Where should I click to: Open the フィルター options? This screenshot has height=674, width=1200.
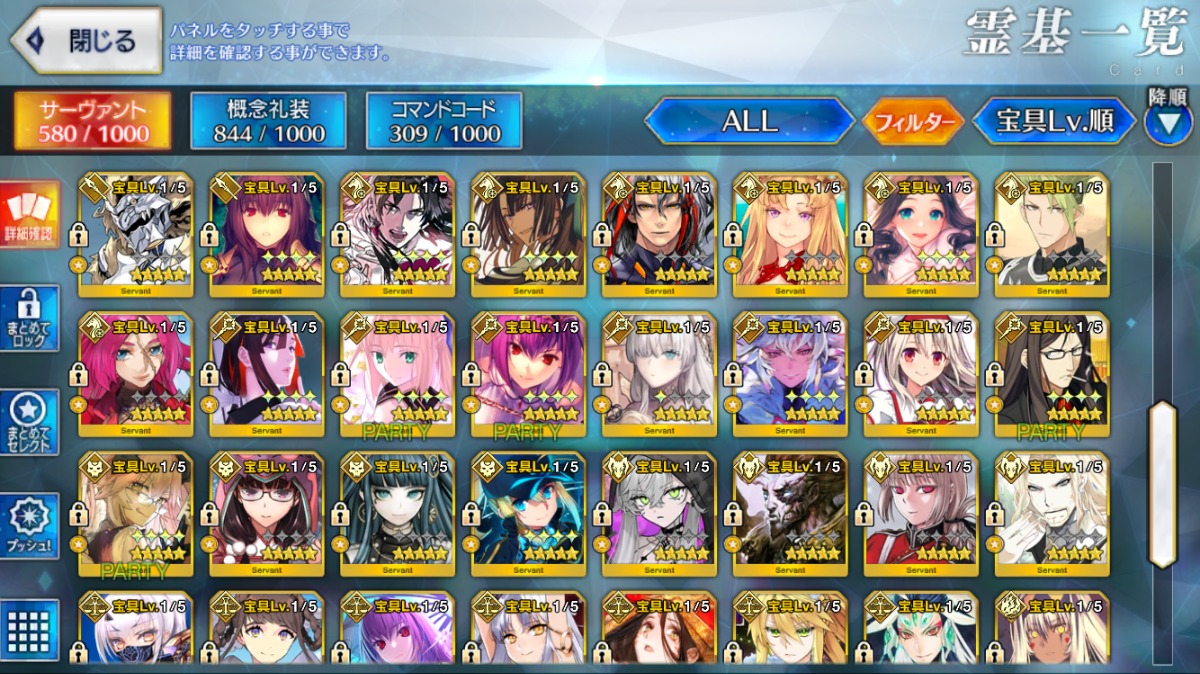click(913, 122)
